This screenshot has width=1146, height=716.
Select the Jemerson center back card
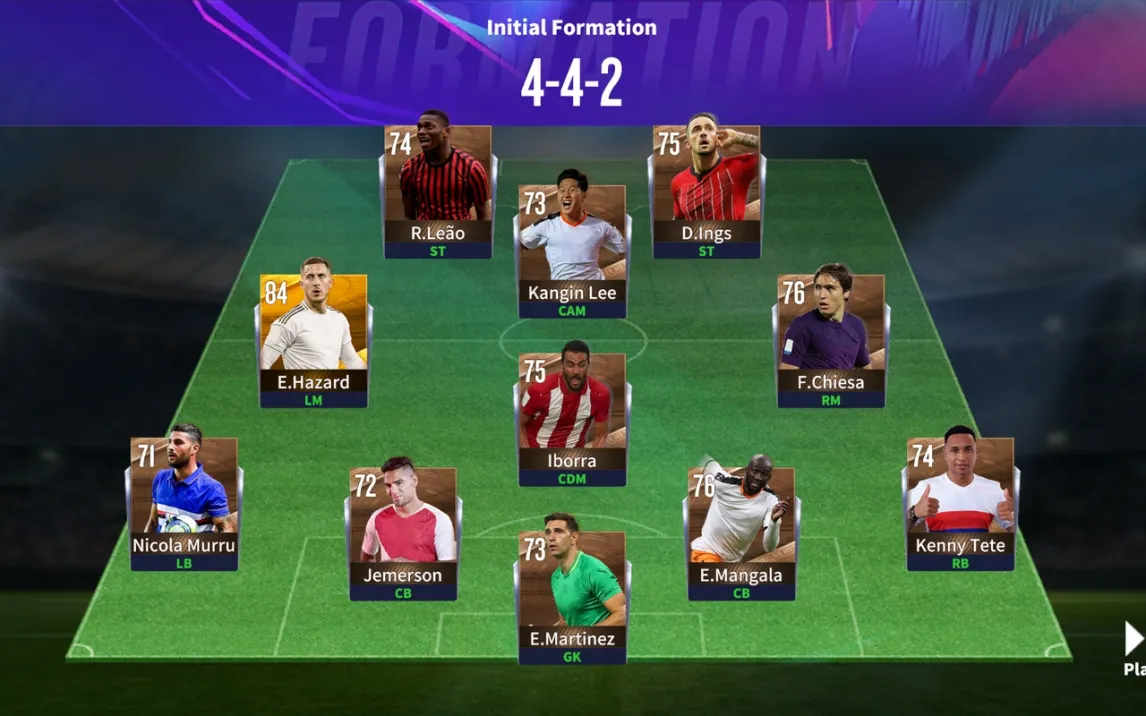(x=403, y=533)
